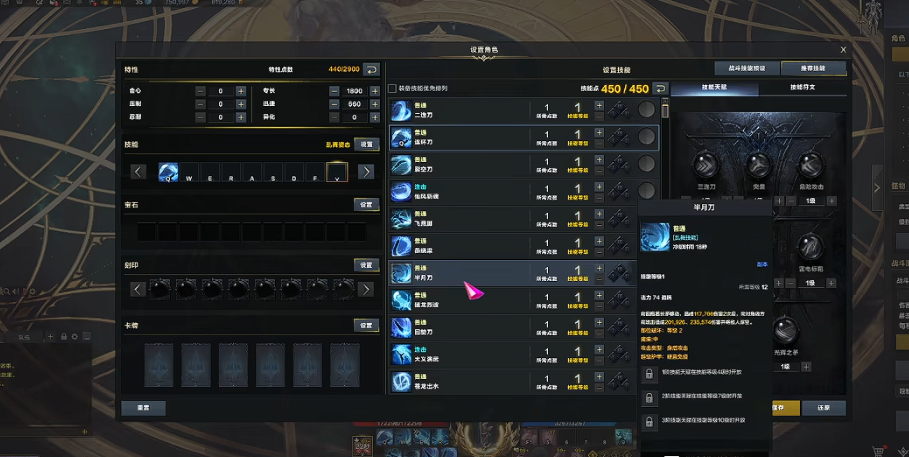Viewport: 909px width, 457px height.
Task: Increase the 二连刀 skill level
Action: tap(599, 105)
